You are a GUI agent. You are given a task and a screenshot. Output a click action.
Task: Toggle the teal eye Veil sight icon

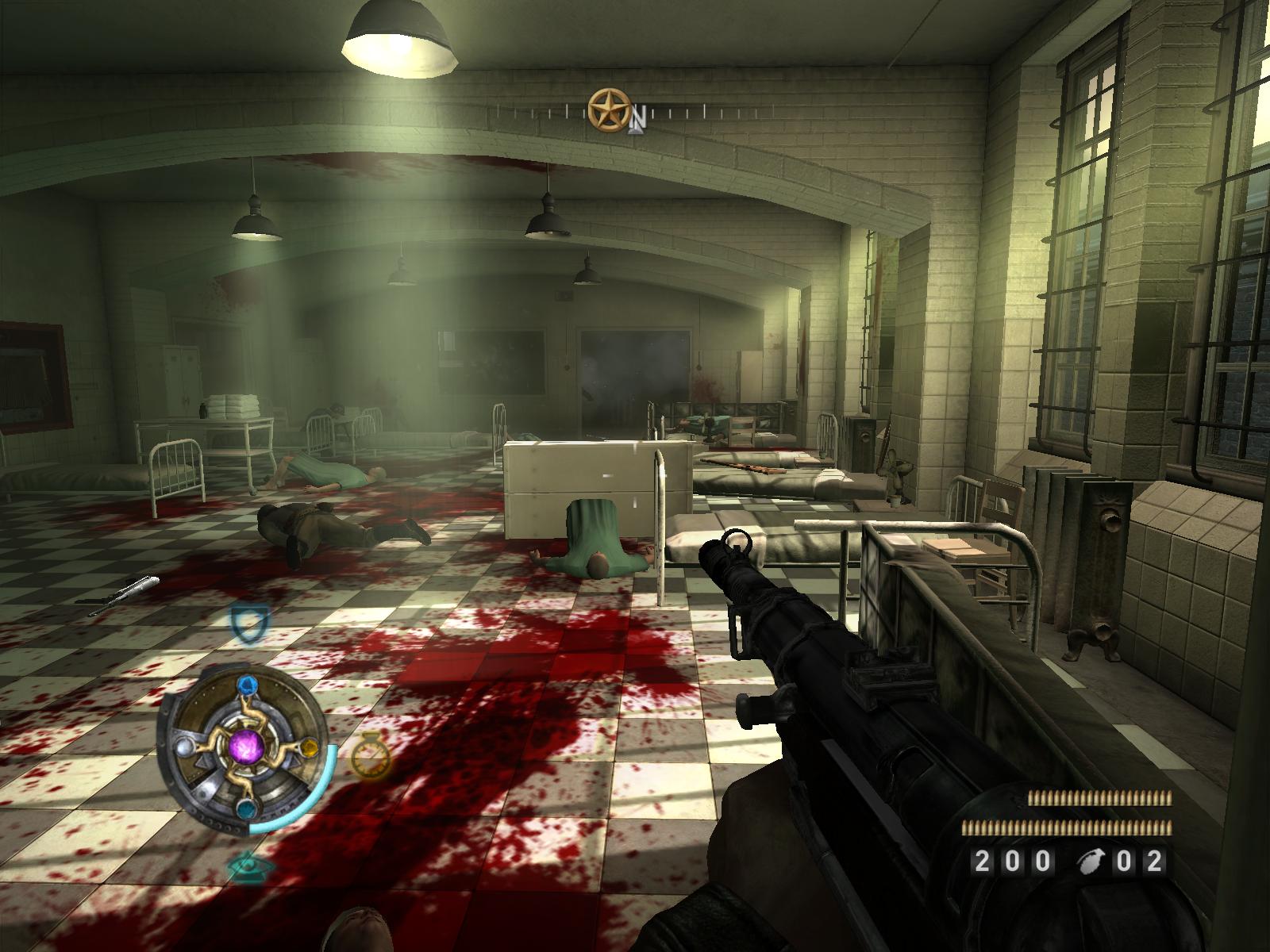pyautogui.click(x=246, y=865)
